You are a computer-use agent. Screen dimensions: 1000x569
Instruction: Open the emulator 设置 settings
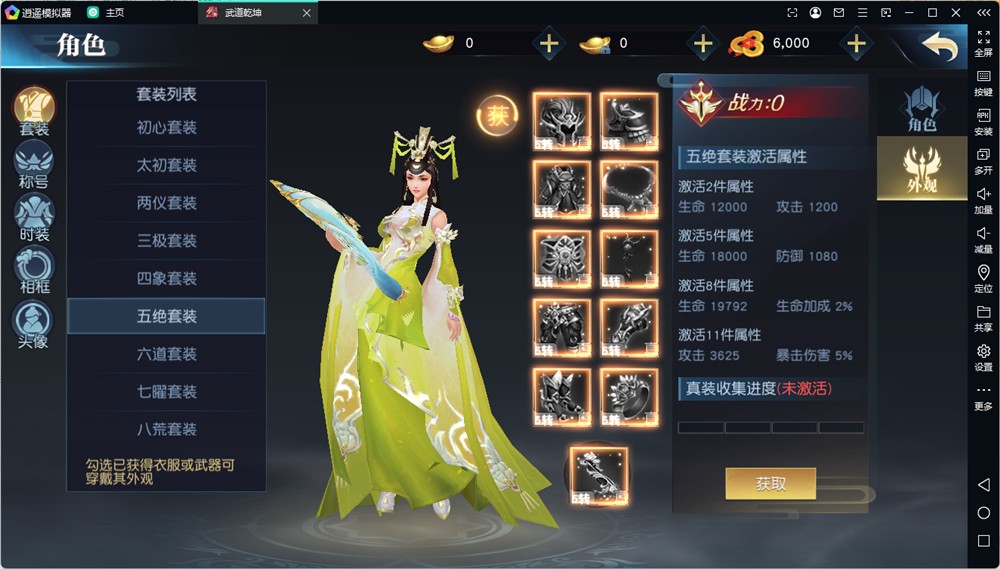tap(983, 357)
